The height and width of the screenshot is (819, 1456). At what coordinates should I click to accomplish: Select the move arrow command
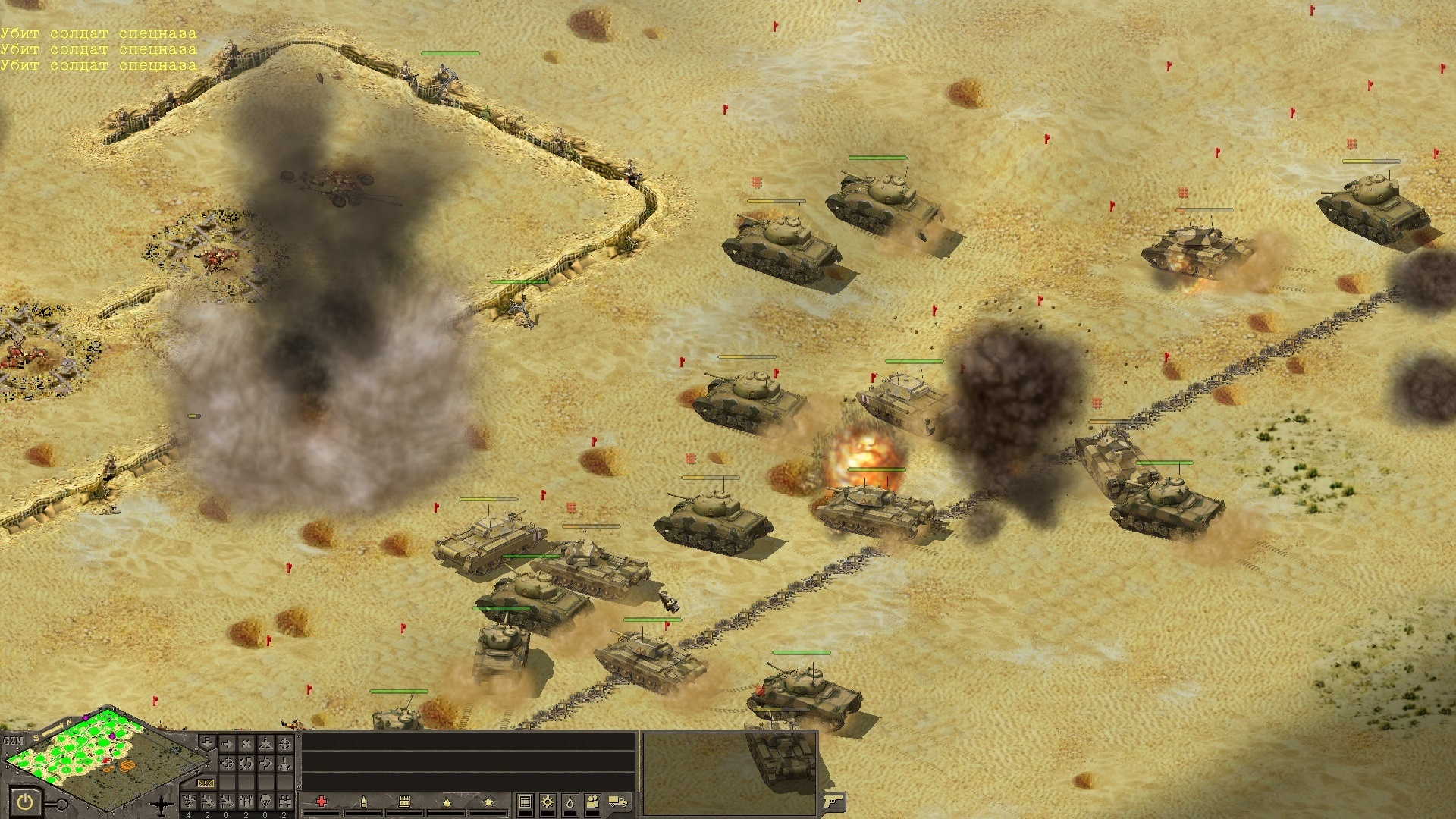227,744
